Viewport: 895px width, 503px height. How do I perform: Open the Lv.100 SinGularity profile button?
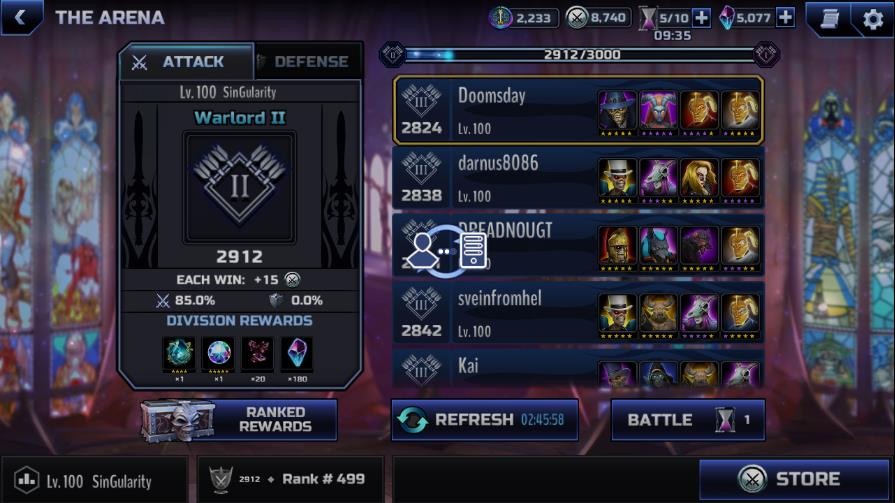tap(93, 481)
